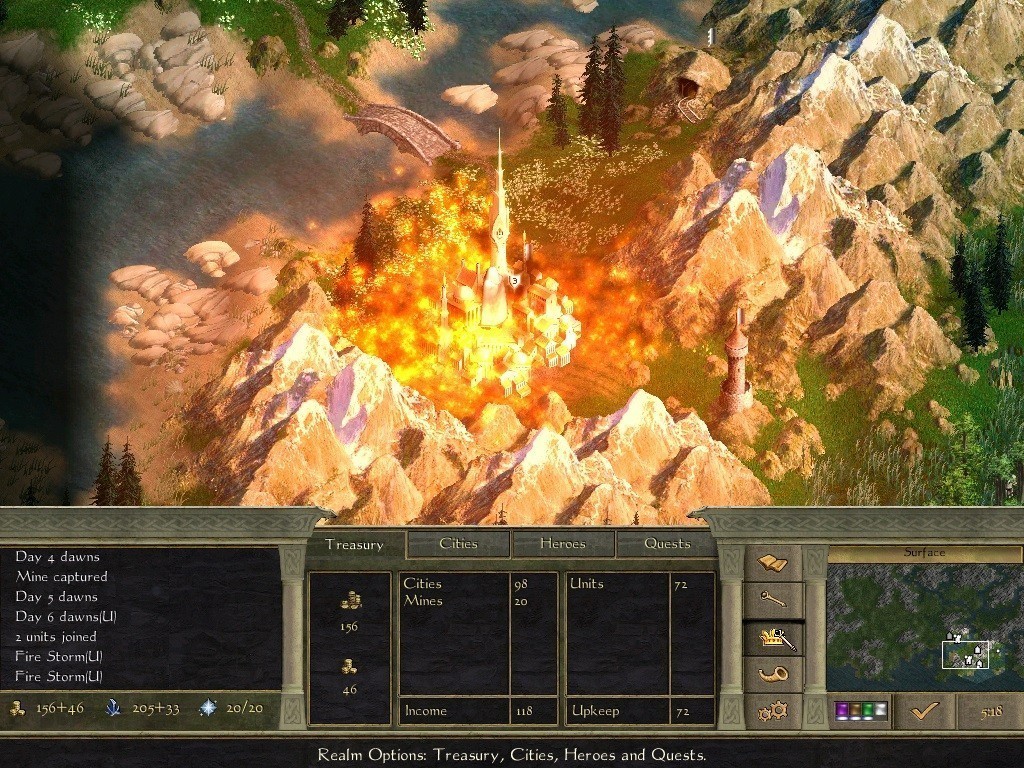1024x768 pixels.
Task: Click the crown and scepter realm button
Action: [x=773, y=638]
